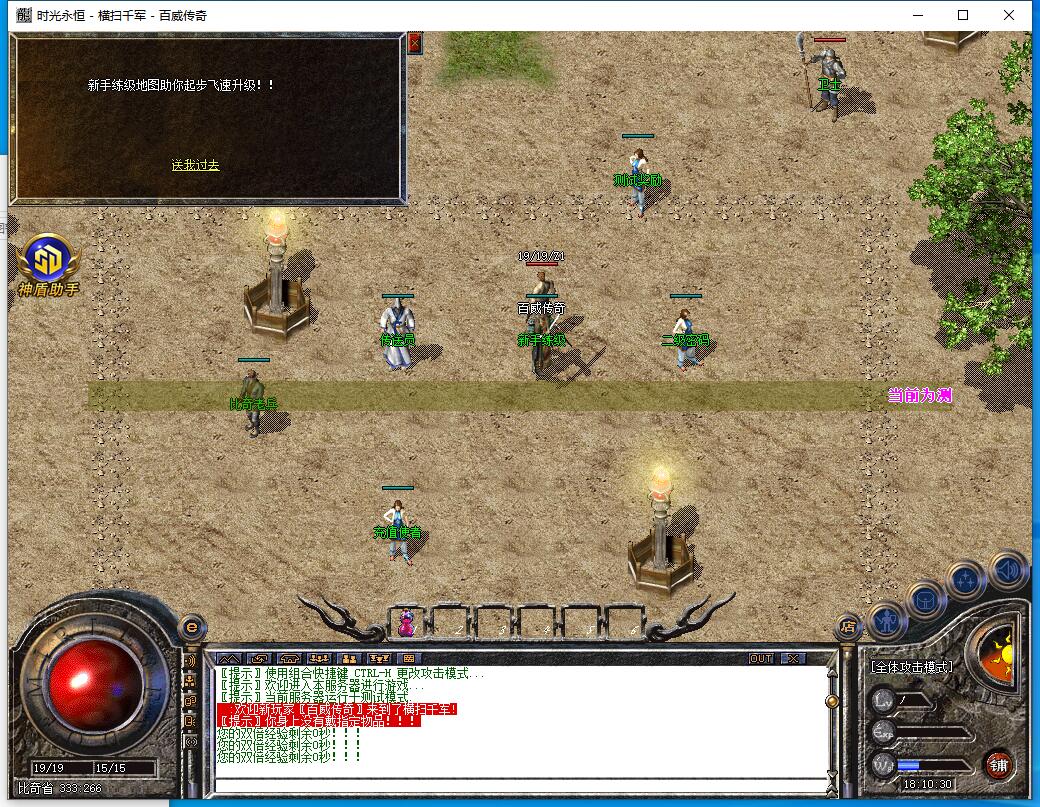The width and height of the screenshot is (1040, 807).
Task: Change the 全体攻击模式 attack mode label
Action: tap(911, 666)
